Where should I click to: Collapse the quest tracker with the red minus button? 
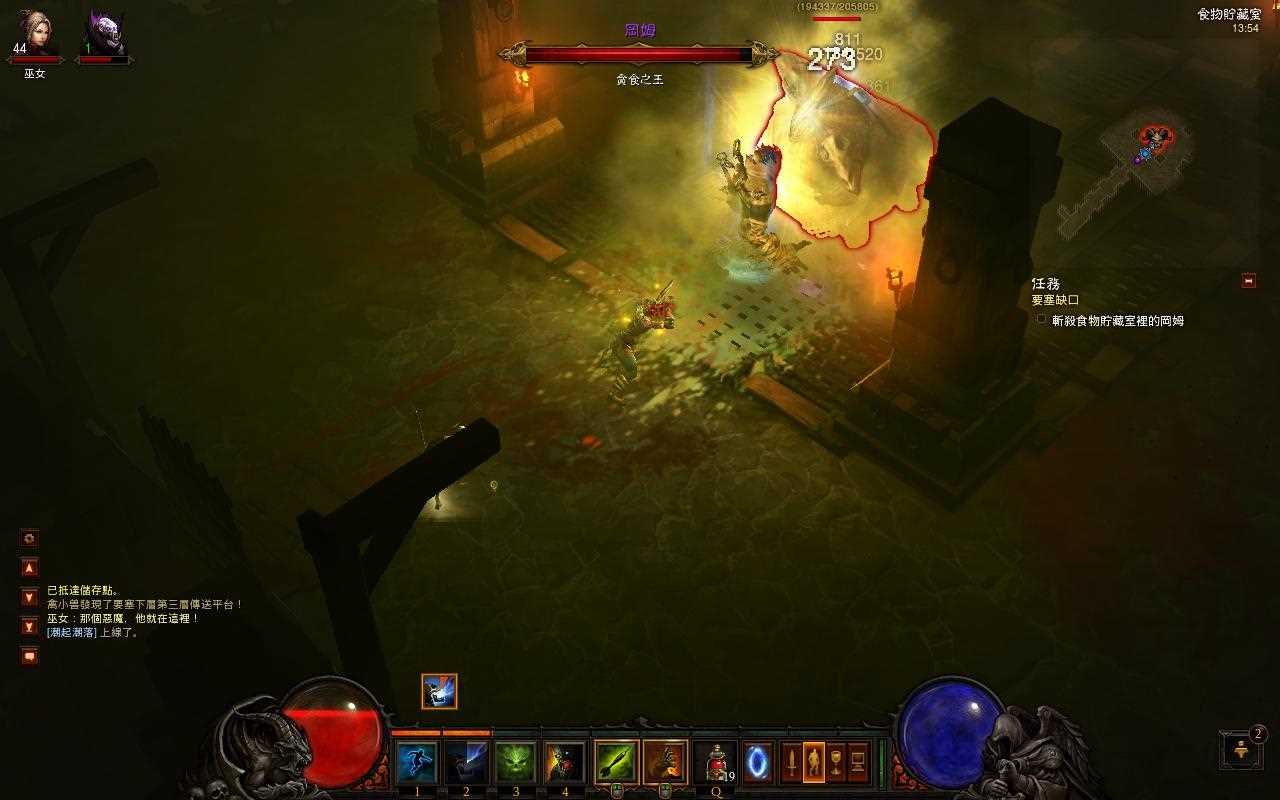pyautogui.click(x=1248, y=281)
